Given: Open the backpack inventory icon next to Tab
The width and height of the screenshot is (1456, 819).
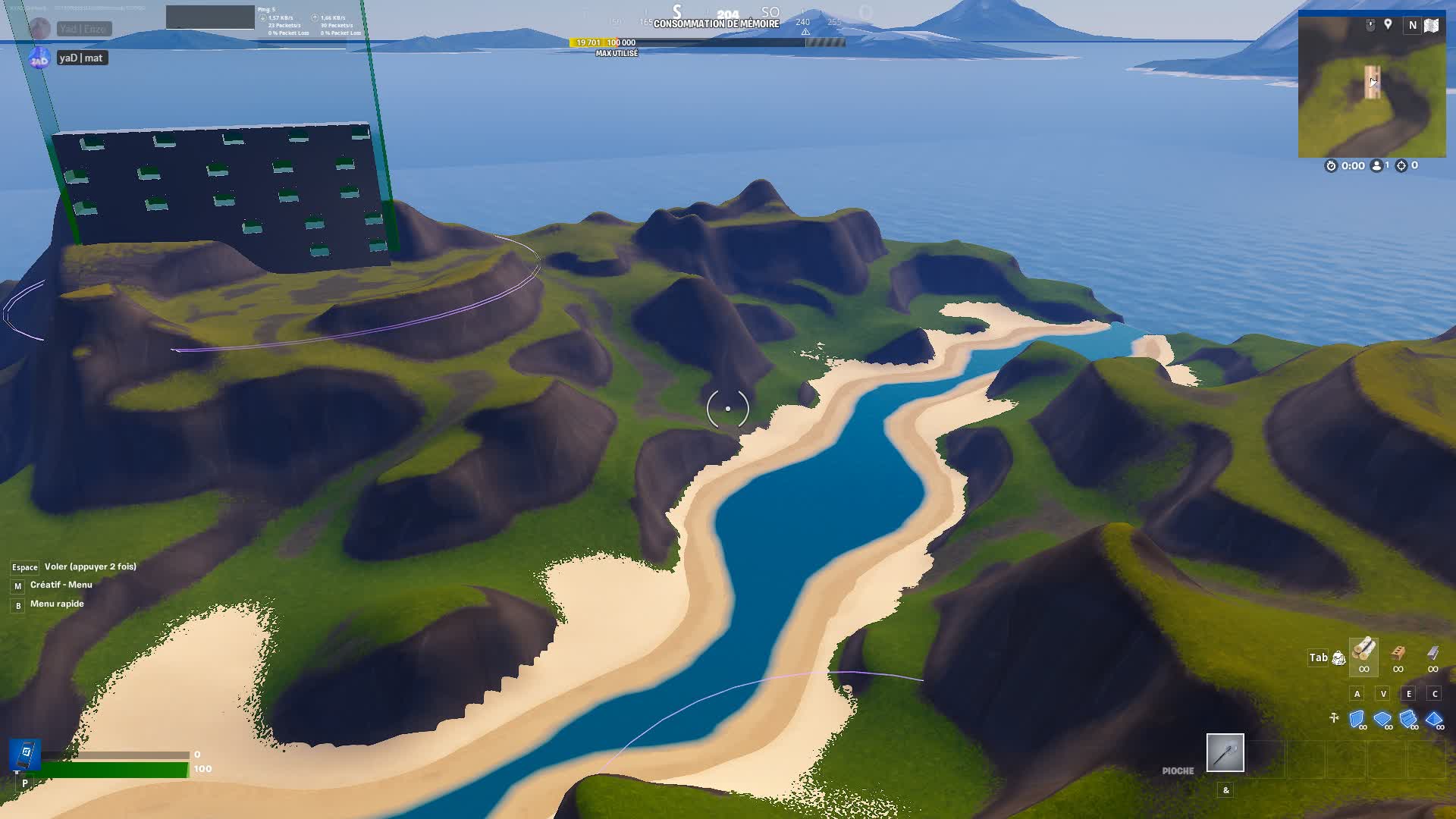Looking at the screenshot, I should tap(1339, 658).
